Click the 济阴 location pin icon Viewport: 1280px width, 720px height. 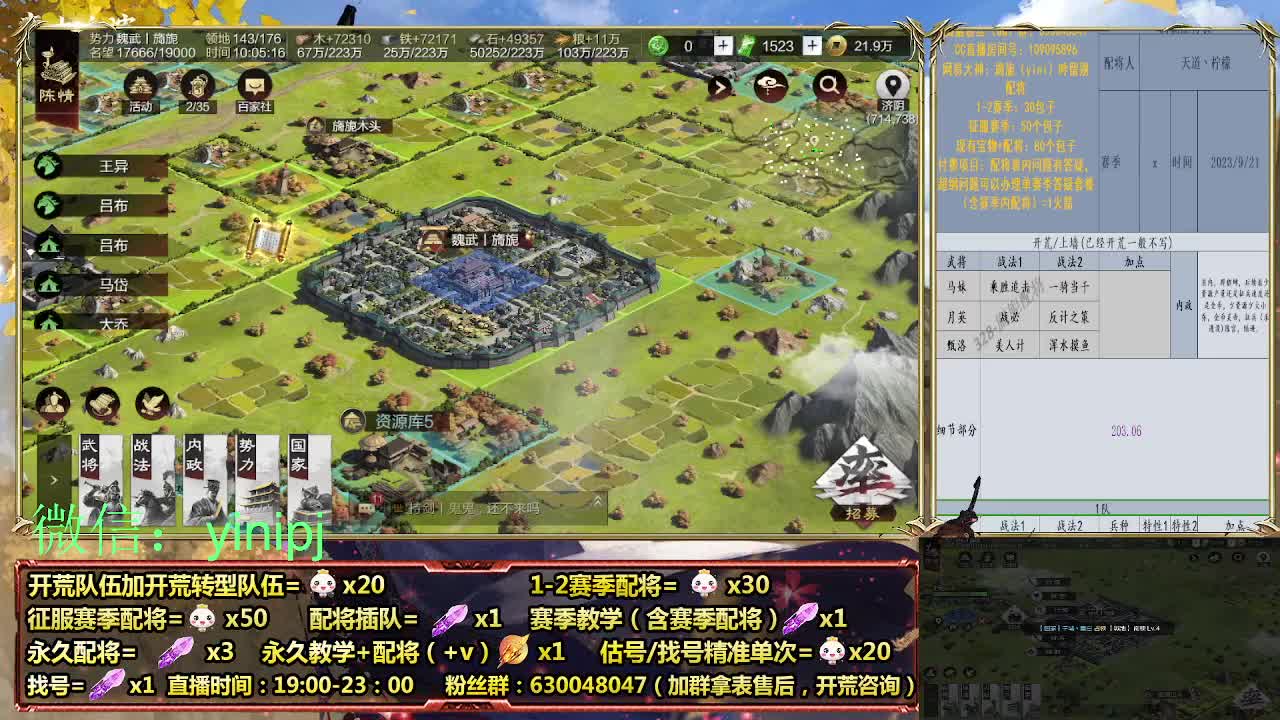[891, 86]
